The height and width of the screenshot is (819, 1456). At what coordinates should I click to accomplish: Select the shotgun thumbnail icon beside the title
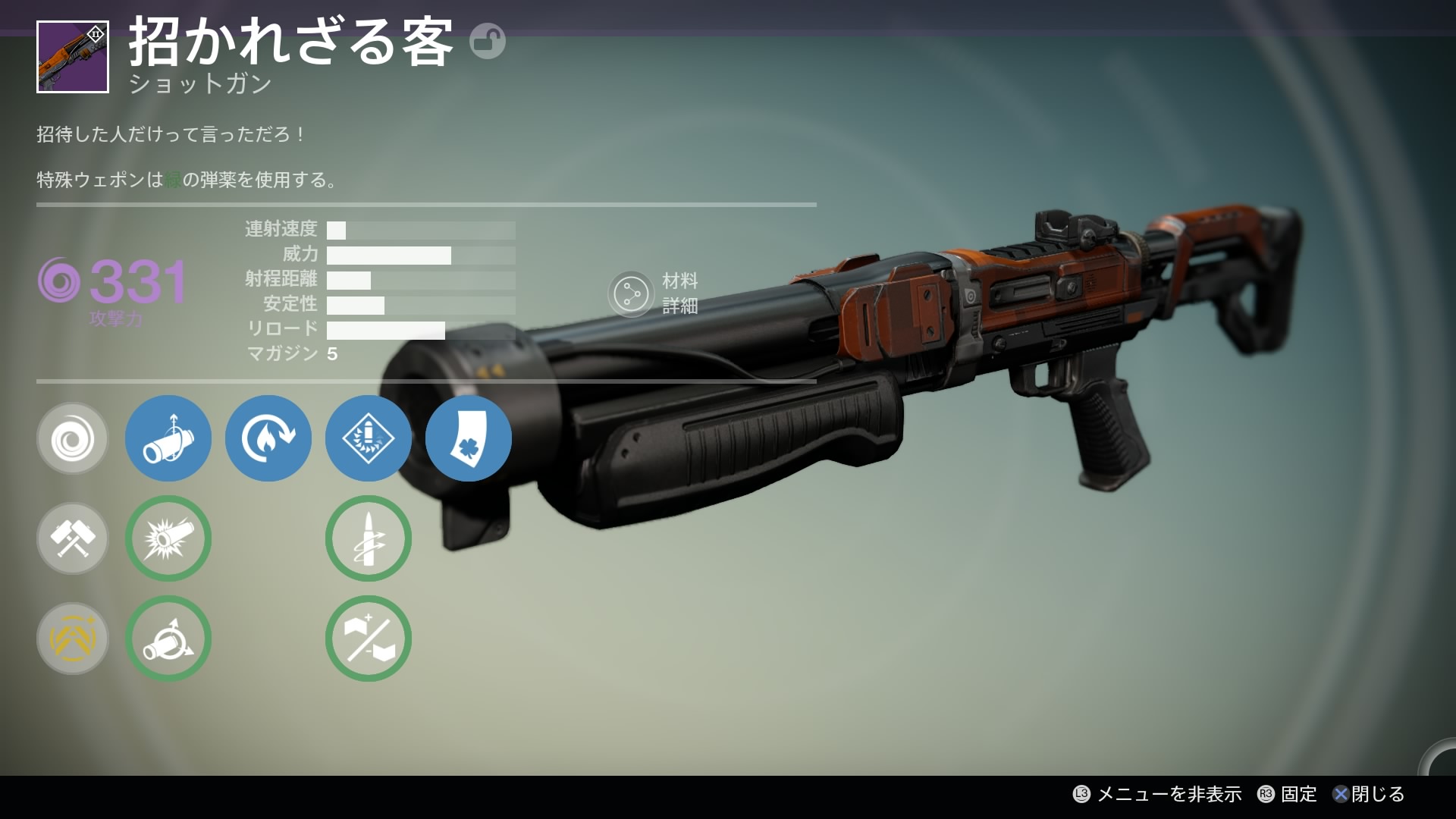pos(73,58)
